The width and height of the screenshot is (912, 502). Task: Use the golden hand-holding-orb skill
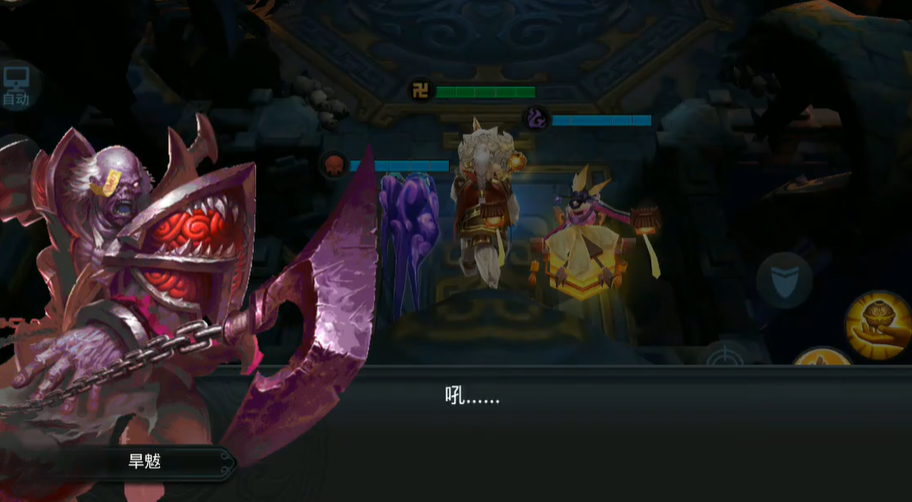(877, 322)
